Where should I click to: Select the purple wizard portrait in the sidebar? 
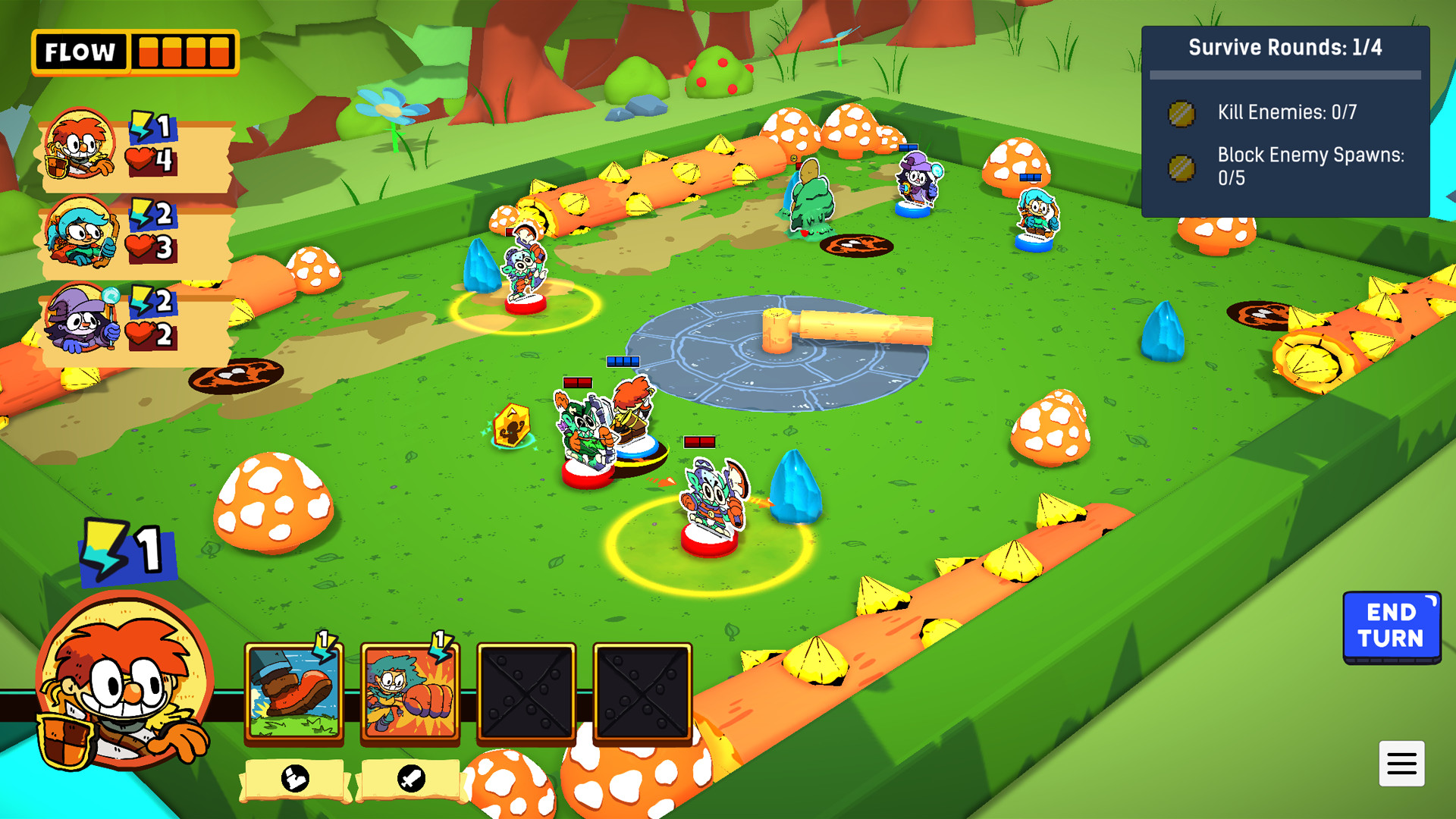point(82,319)
